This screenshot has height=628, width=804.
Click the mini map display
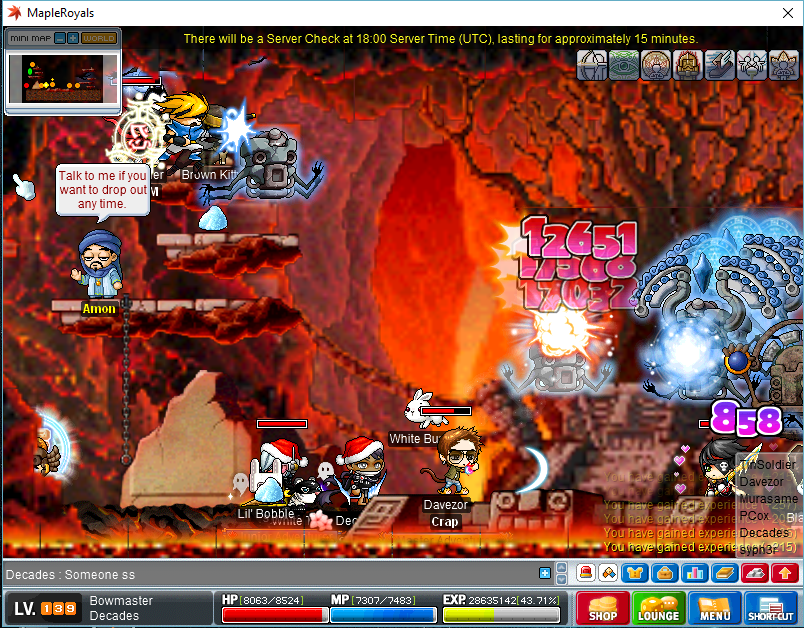(62, 78)
